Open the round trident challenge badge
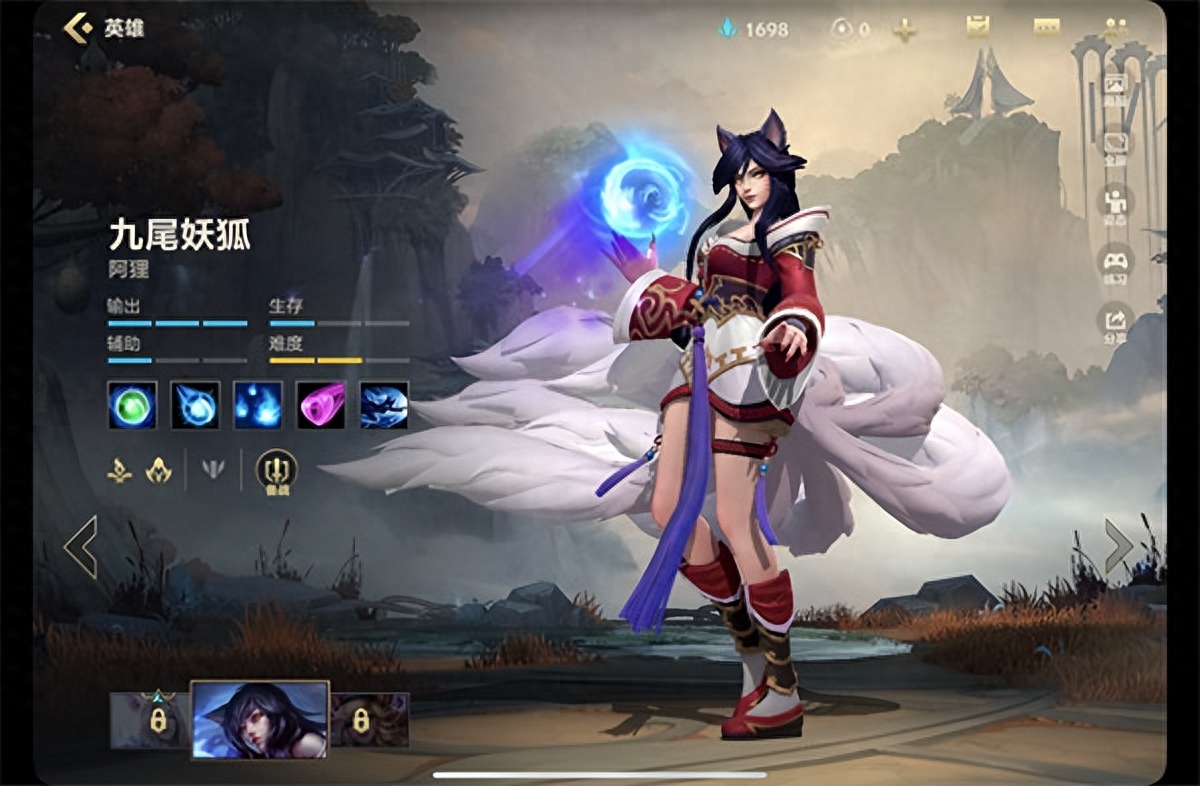Screen dimensions: 1200x786 [276, 469]
